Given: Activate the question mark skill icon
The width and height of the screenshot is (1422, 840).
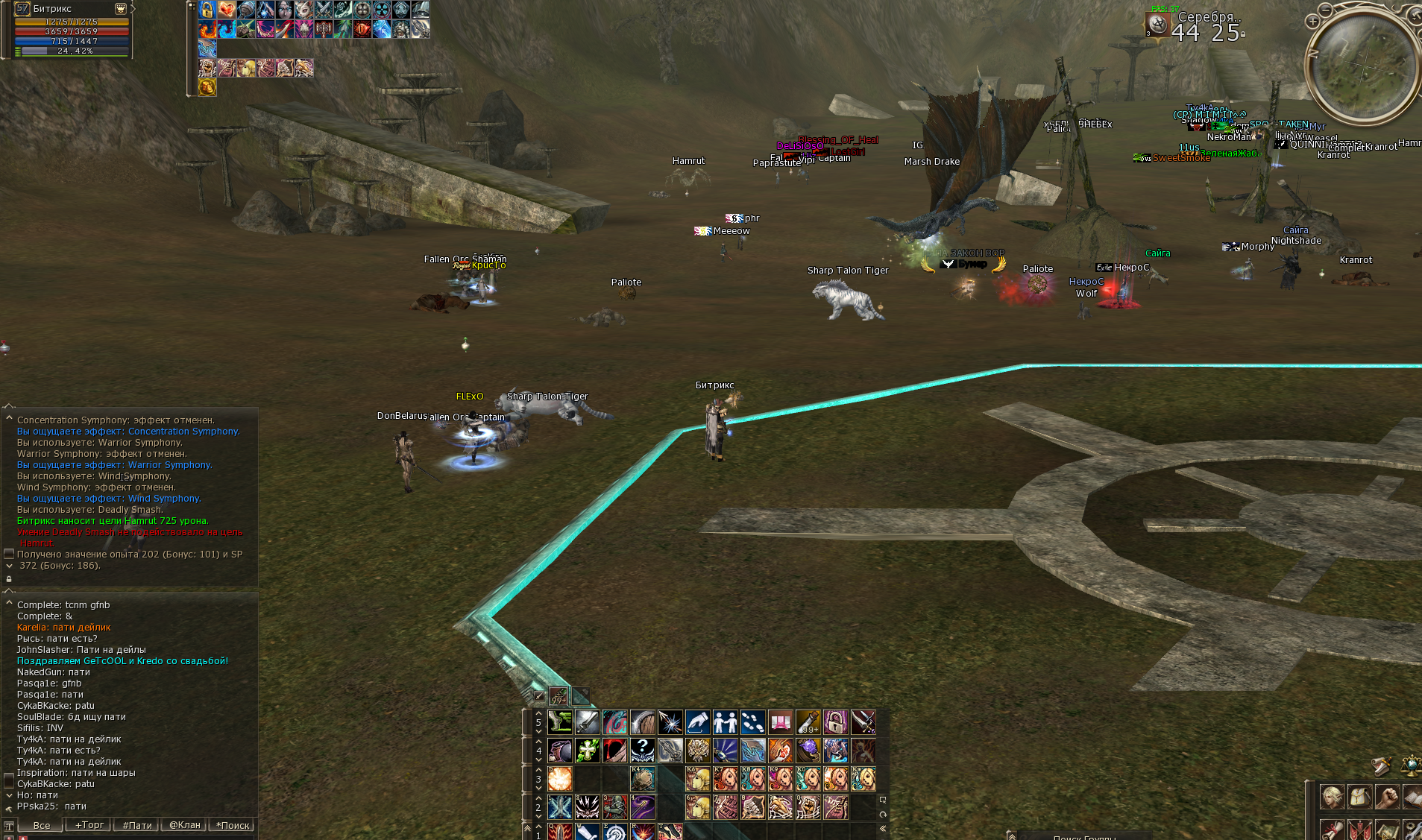Looking at the screenshot, I should [x=642, y=750].
